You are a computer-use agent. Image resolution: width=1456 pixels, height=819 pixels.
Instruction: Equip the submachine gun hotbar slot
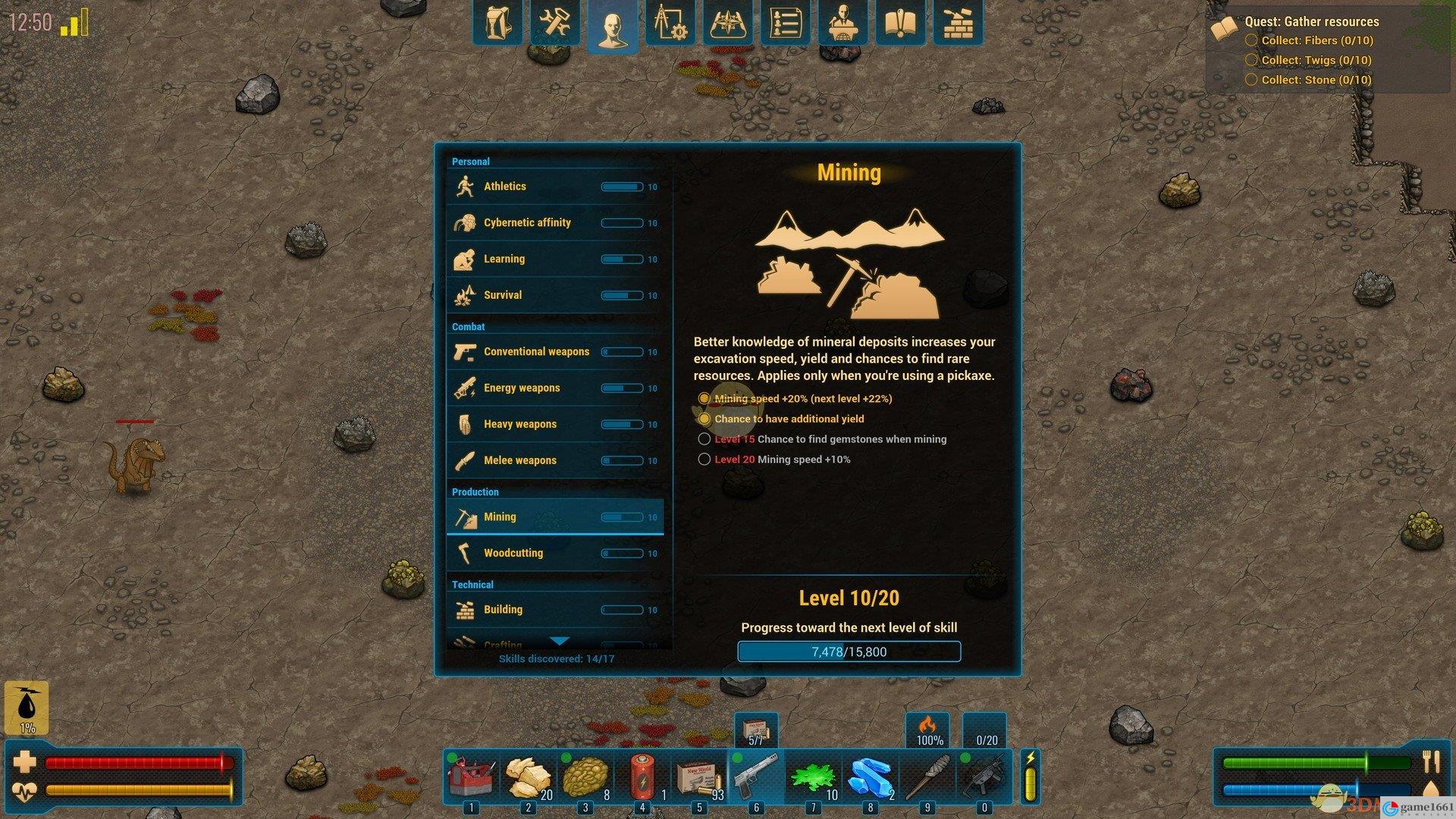[x=984, y=777]
